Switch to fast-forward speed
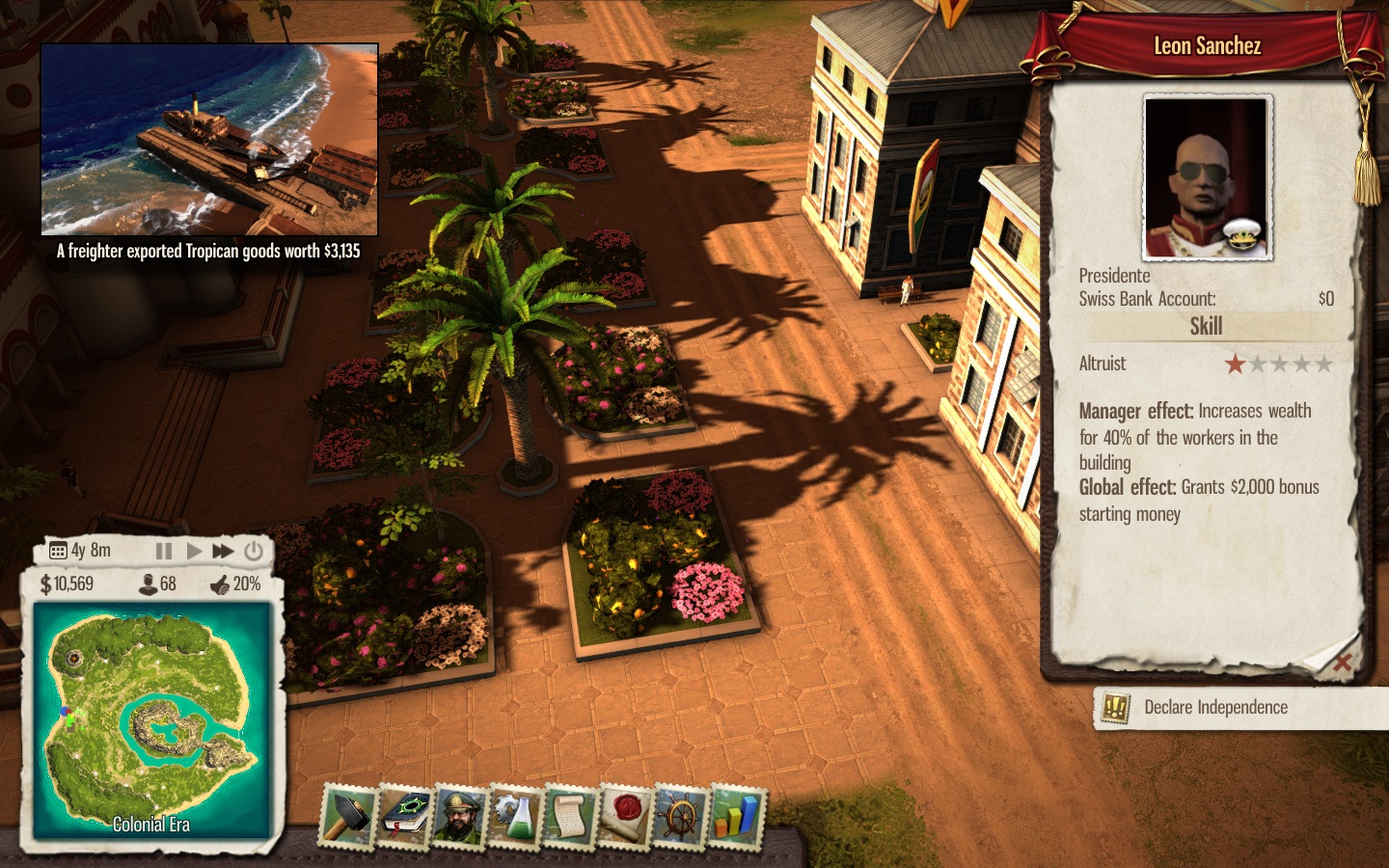 point(223,551)
